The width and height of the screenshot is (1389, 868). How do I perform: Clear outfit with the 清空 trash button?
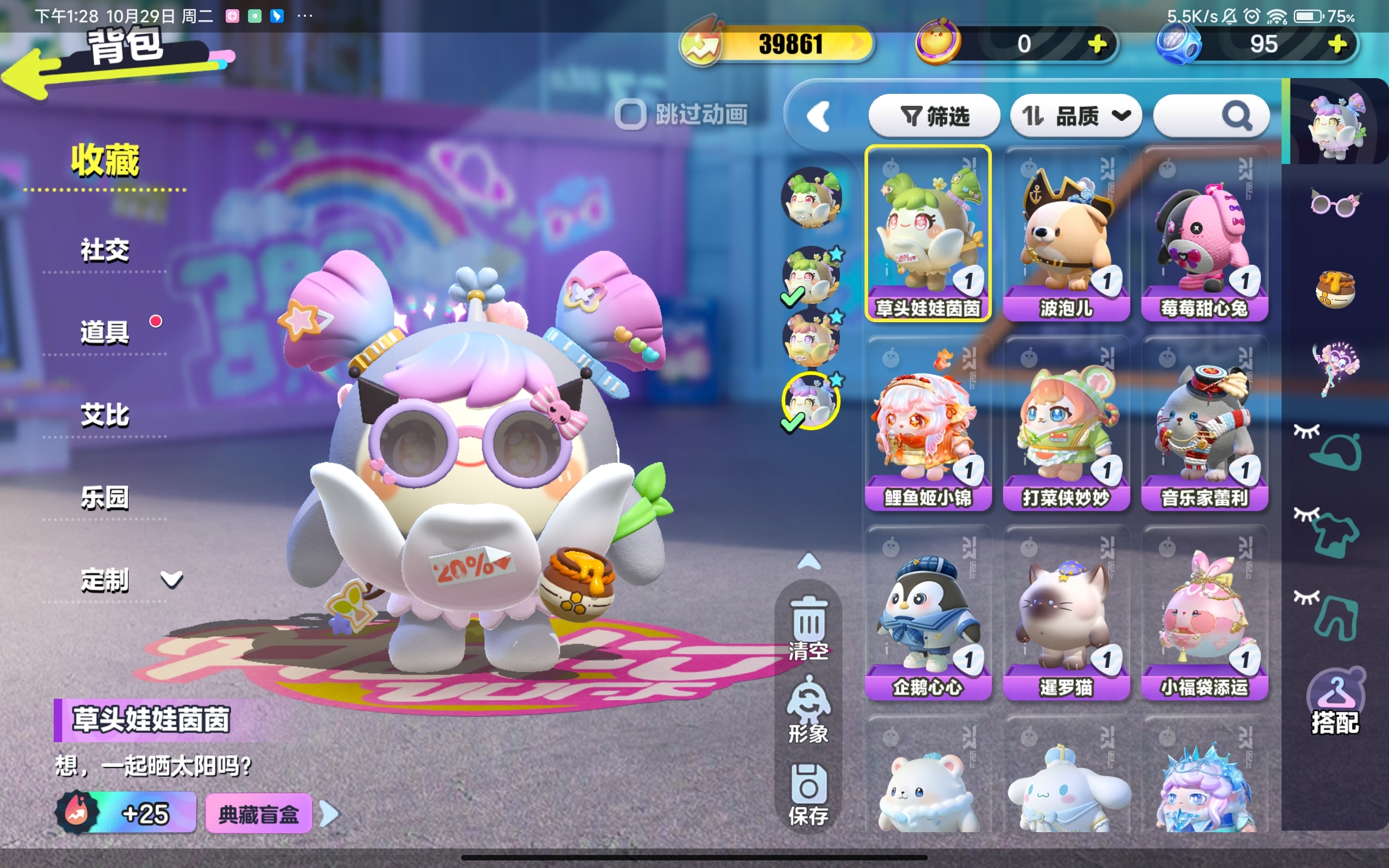[x=809, y=628]
